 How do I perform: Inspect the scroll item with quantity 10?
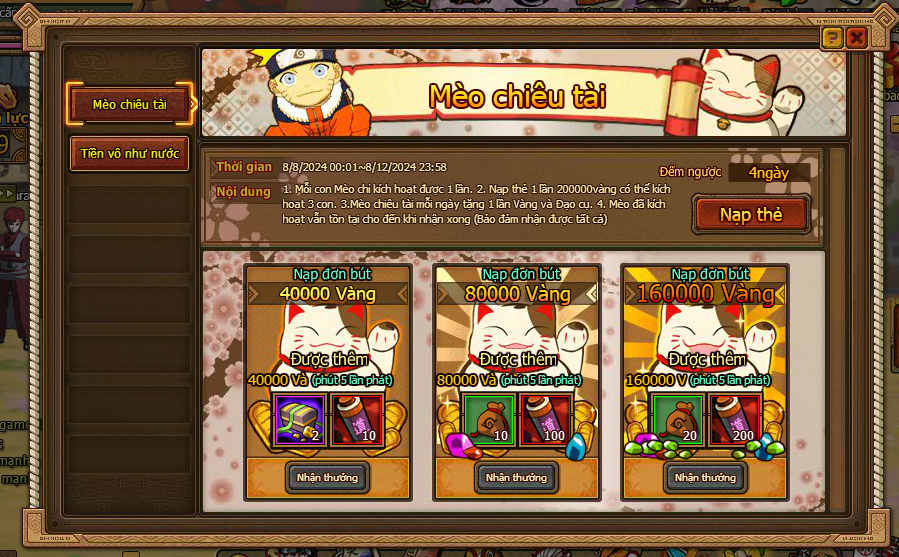[x=356, y=419]
